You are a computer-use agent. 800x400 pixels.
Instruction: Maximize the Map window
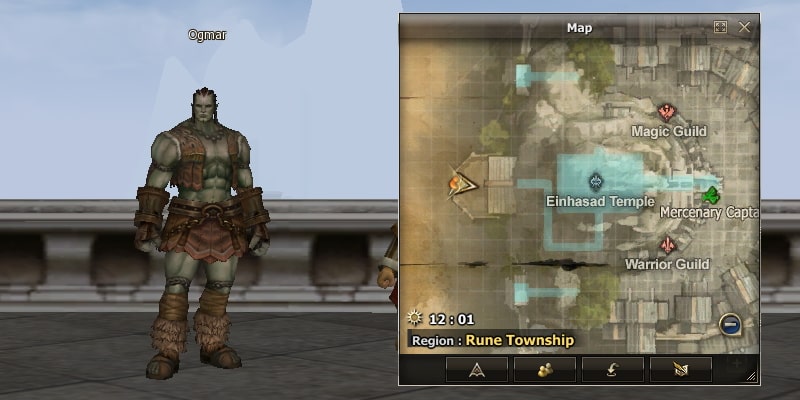point(720,28)
